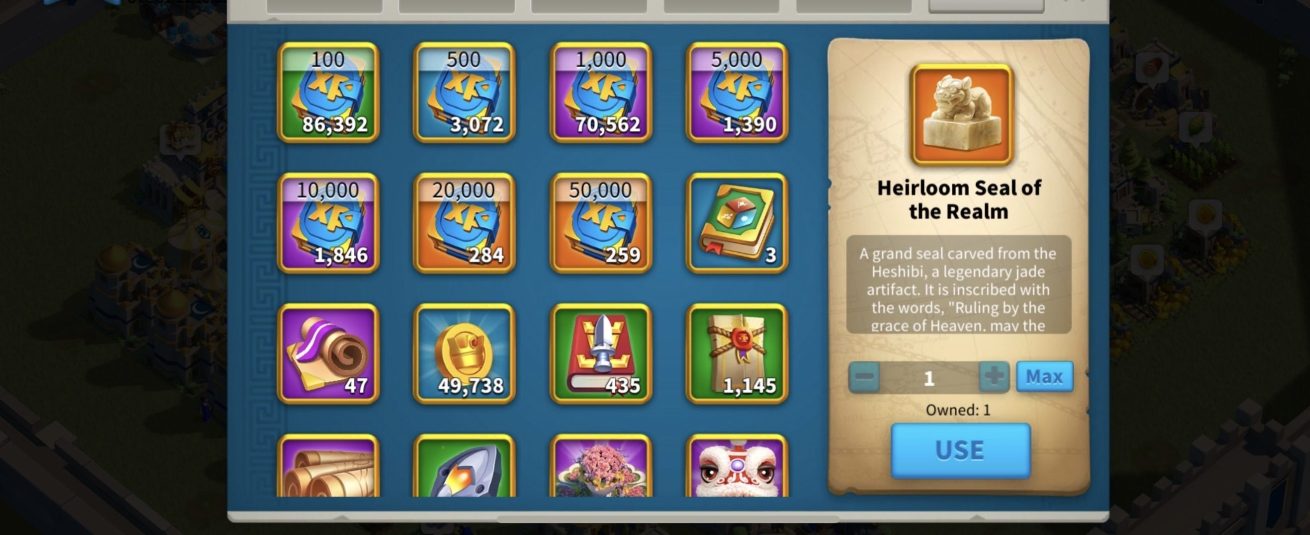Choose the pink flower bouquet item
The image size is (1310, 535).
point(601,467)
